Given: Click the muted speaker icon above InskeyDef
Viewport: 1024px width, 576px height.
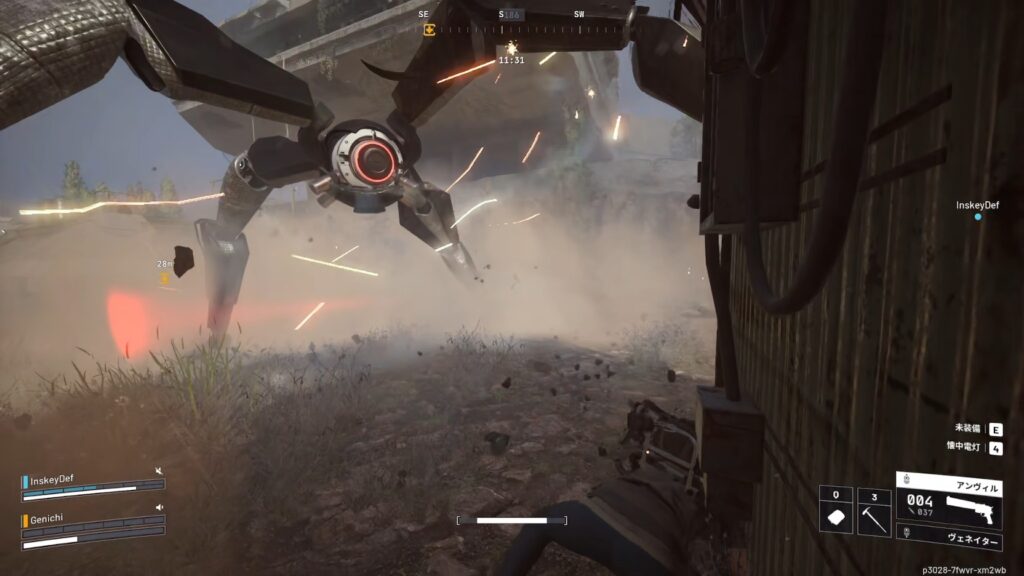Looking at the screenshot, I should pyautogui.click(x=159, y=470).
